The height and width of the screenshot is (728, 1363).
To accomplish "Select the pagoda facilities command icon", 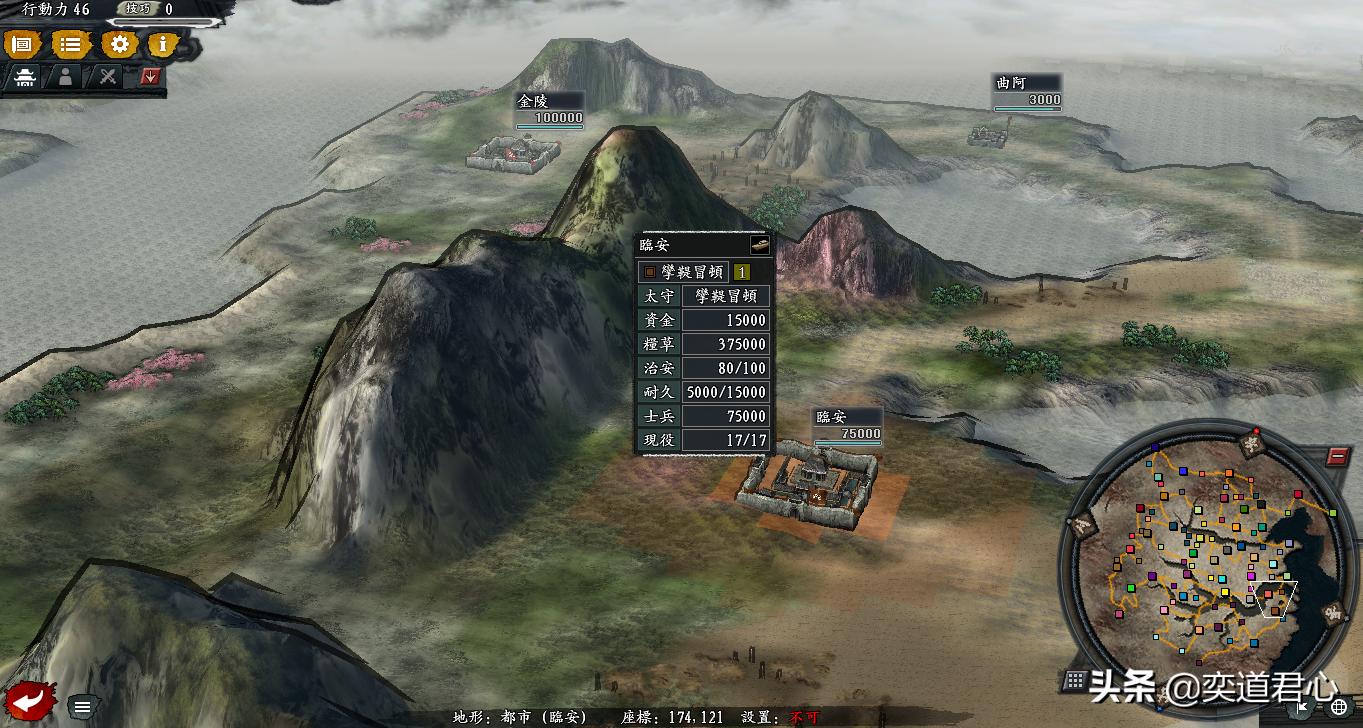I will click(25, 77).
